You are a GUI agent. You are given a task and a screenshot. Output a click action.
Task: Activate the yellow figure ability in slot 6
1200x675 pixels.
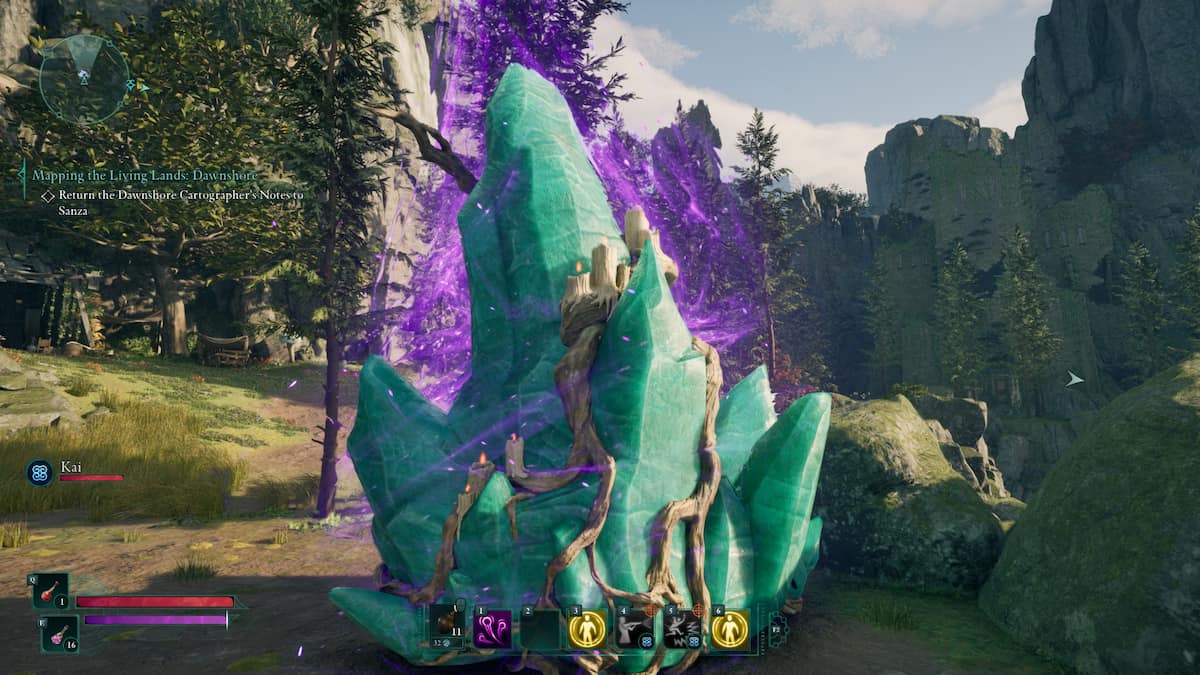(730, 629)
